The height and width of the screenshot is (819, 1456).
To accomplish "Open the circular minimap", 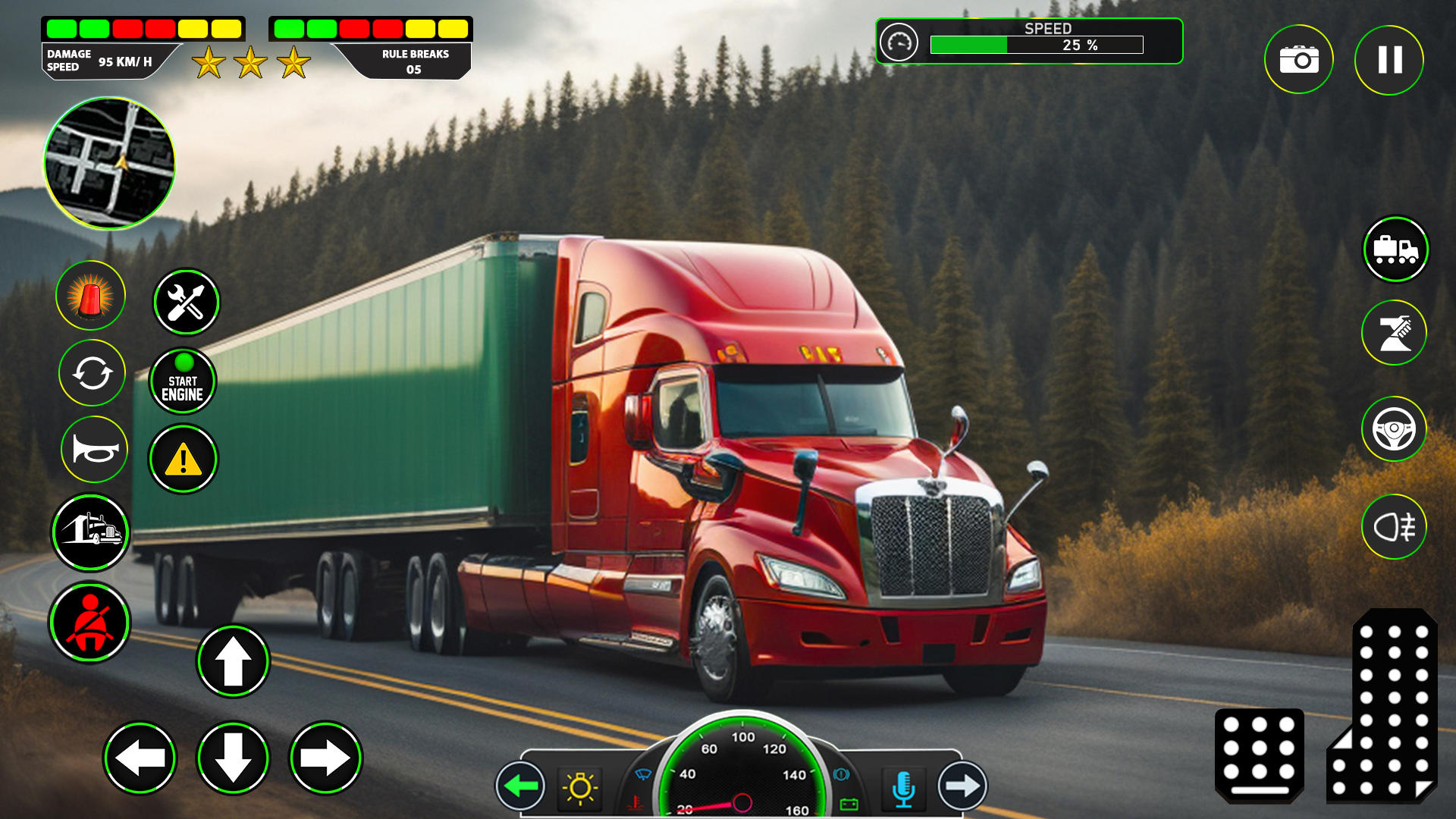I will pyautogui.click(x=109, y=163).
